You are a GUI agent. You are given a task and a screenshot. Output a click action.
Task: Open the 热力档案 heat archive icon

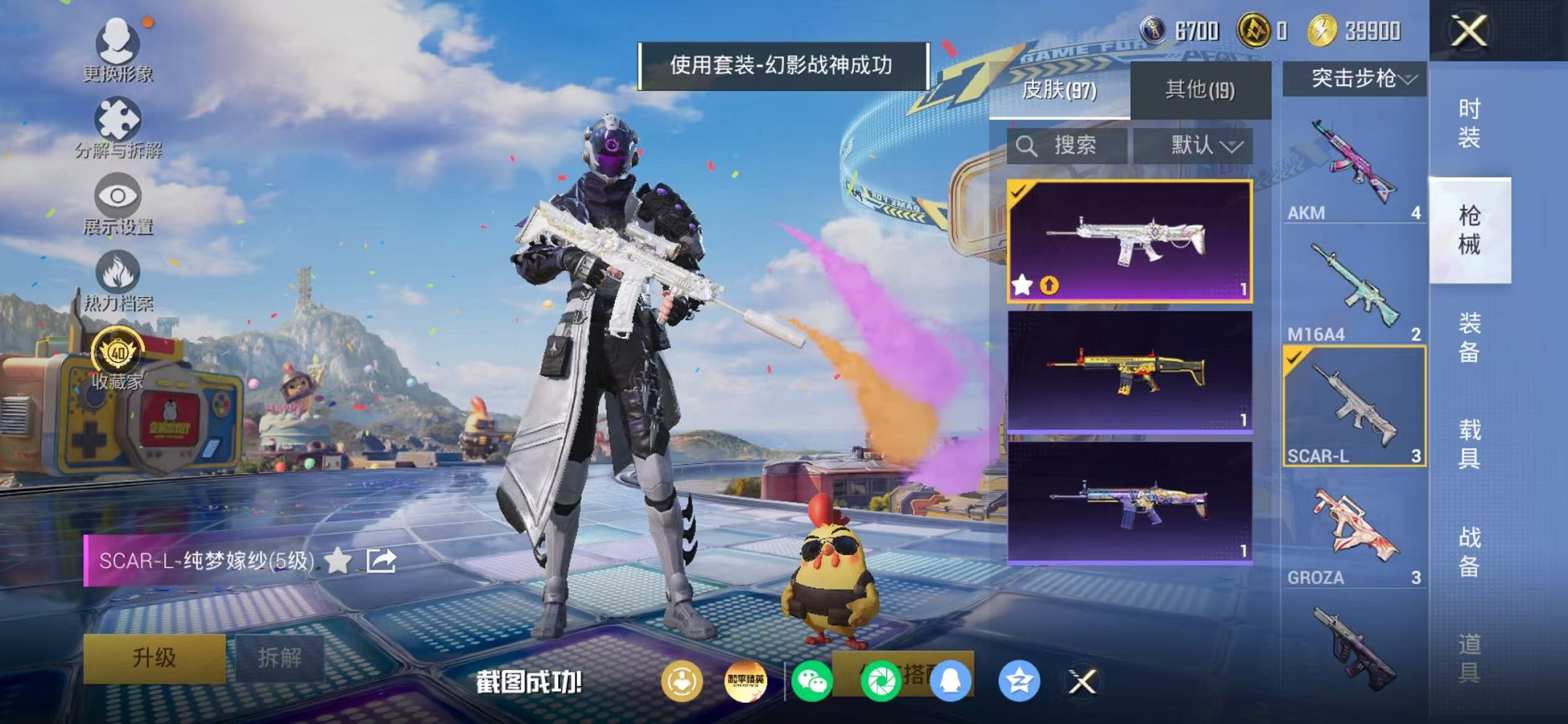[117, 272]
